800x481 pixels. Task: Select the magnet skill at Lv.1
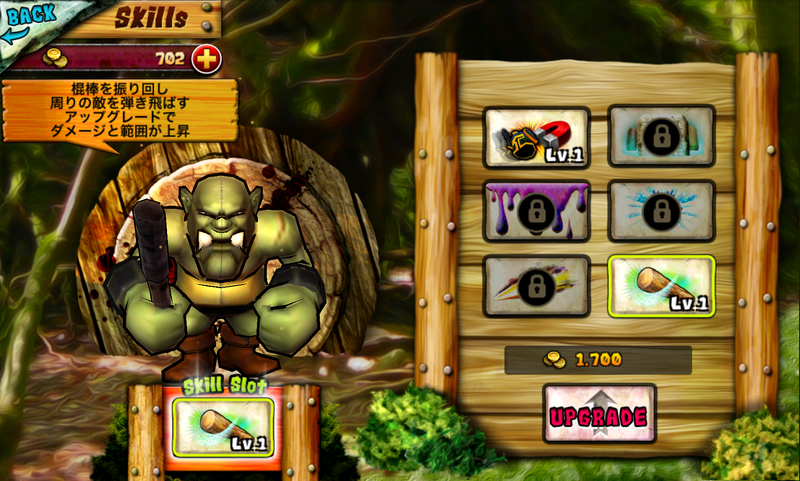point(536,137)
